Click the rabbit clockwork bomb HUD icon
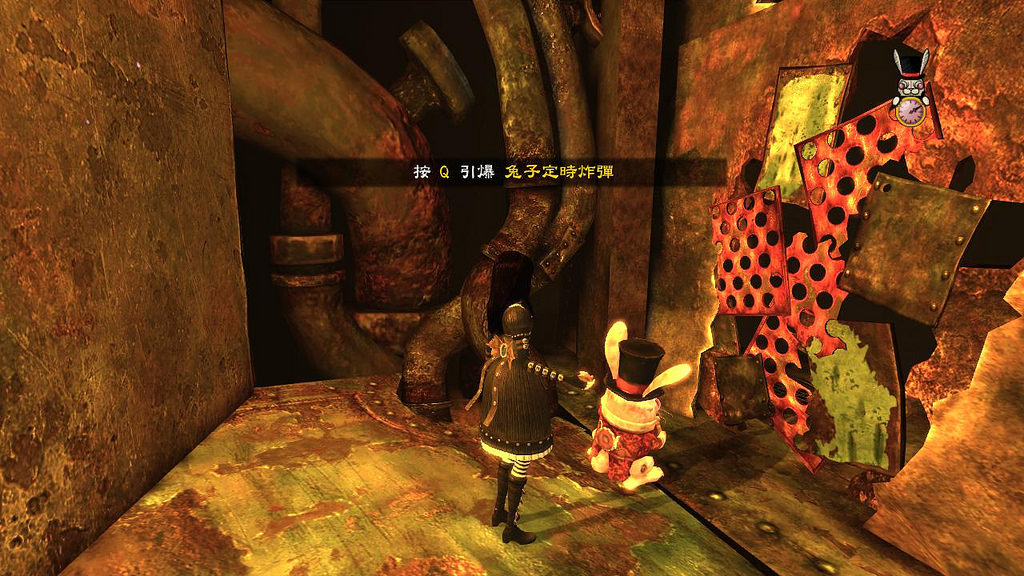The image size is (1024, 576). click(x=911, y=90)
